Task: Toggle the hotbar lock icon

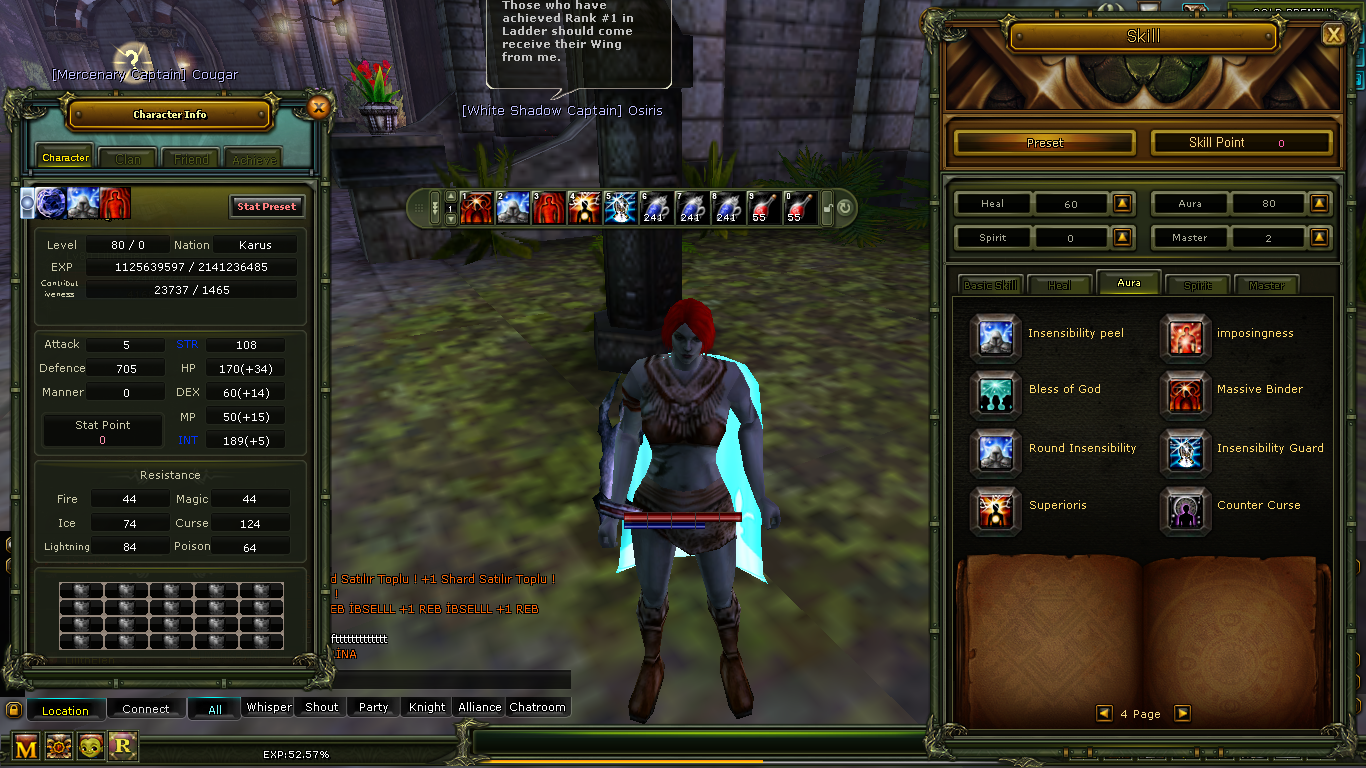Action: pyautogui.click(x=828, y=206)
